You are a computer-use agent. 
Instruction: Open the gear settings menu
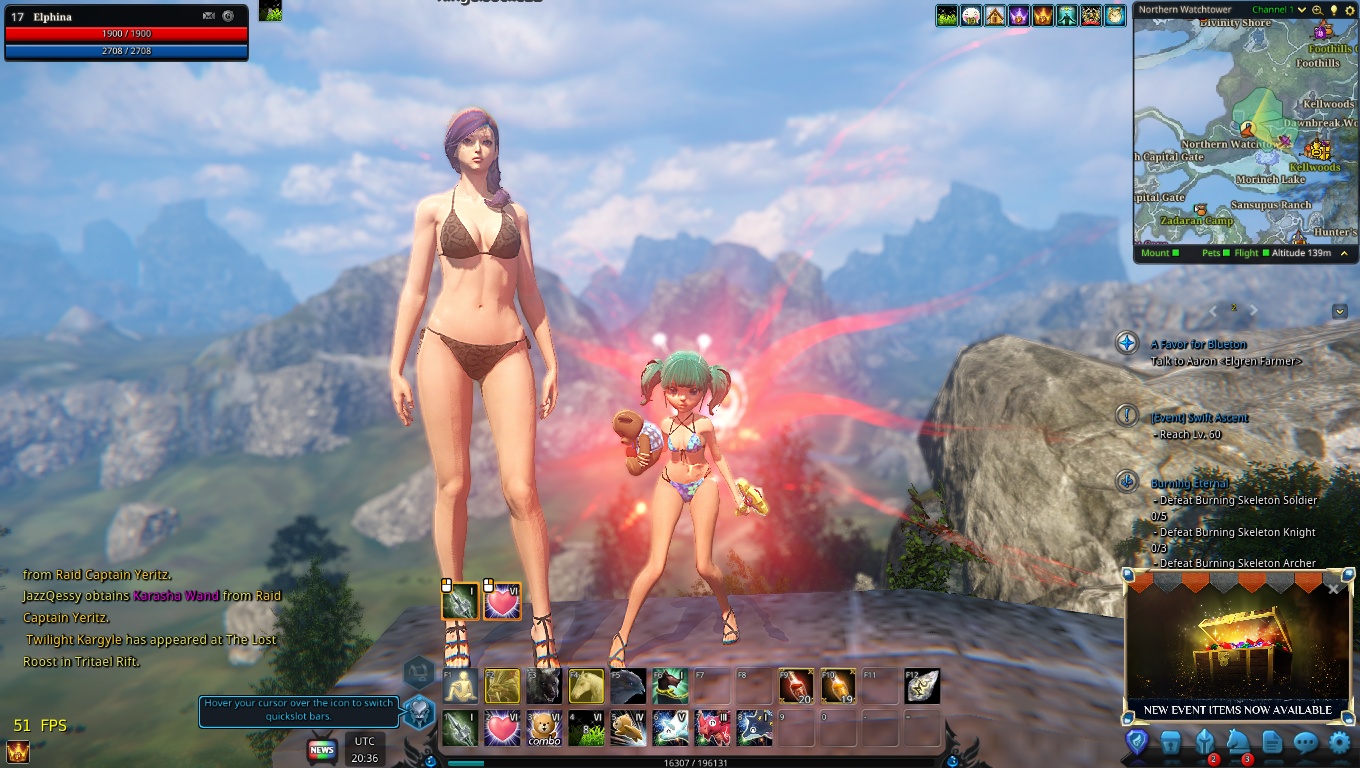[1339, 742]
